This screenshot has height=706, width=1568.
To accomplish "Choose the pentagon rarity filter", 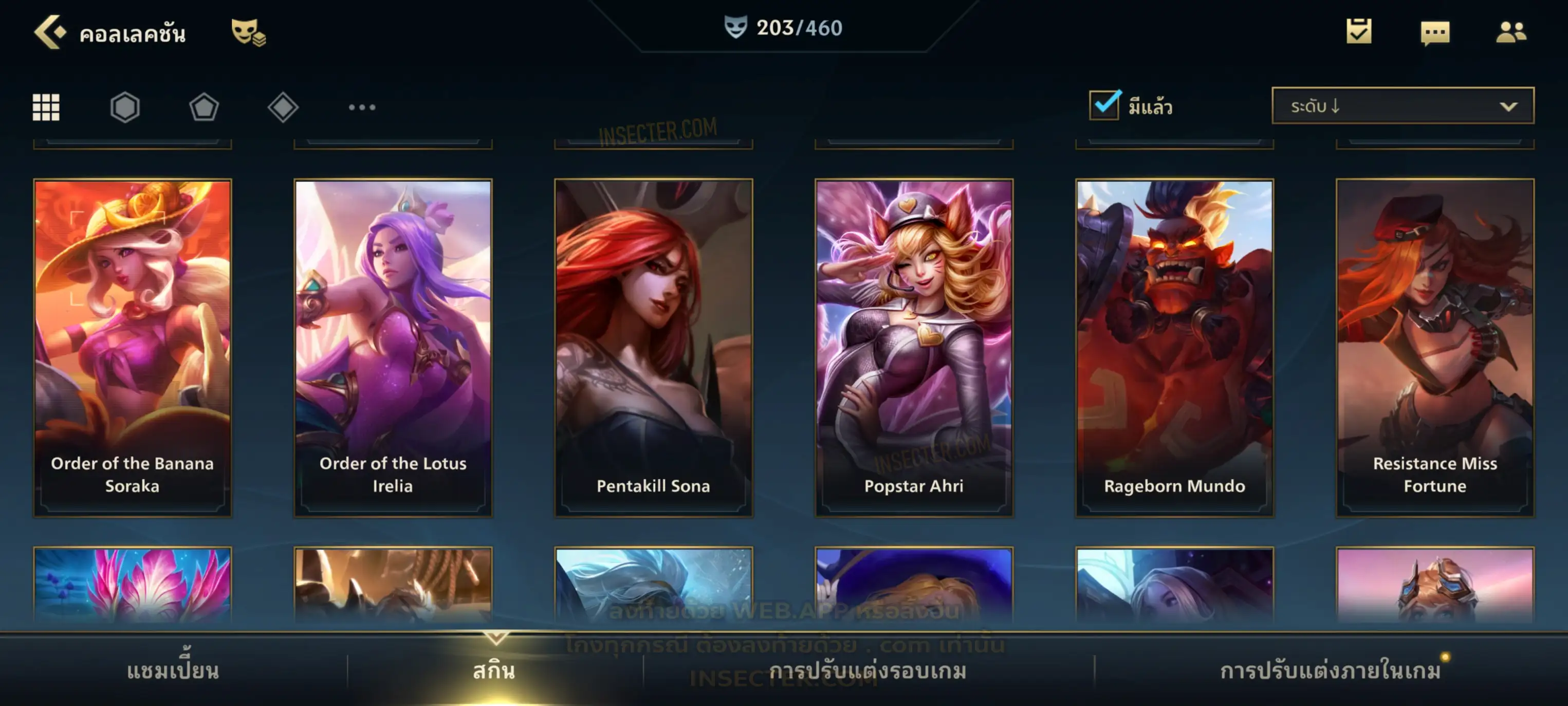I will 204,107.
